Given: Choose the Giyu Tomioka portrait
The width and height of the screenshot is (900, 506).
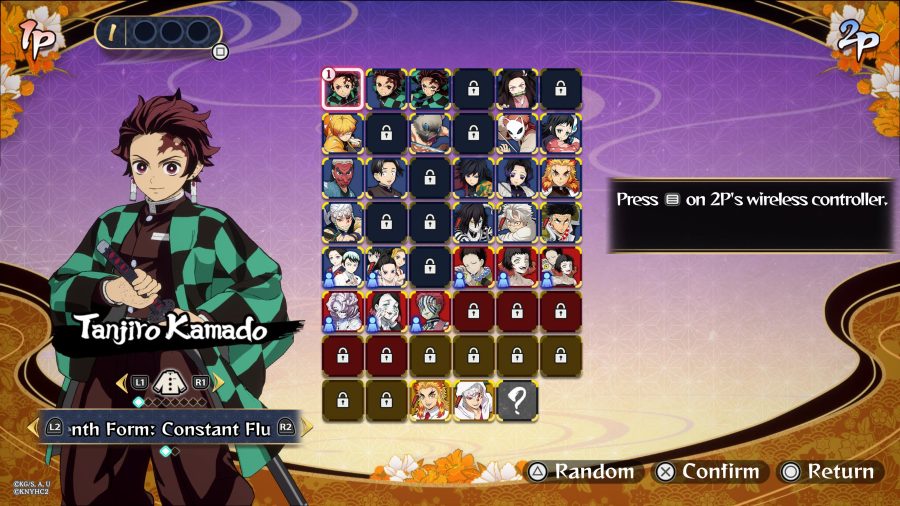Looking at the screenshot, I should click(474, 178).
